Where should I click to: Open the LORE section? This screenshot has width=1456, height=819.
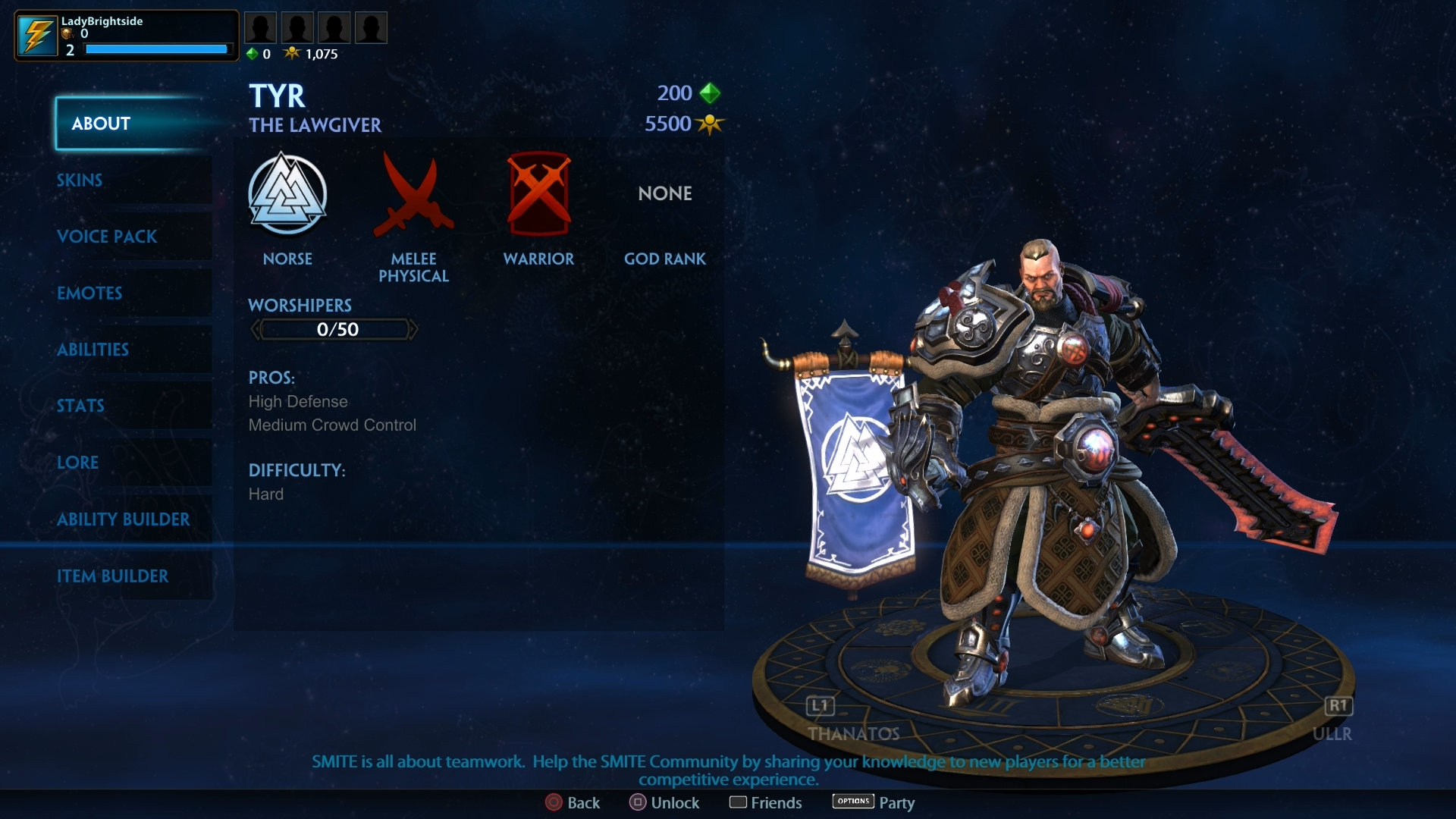[x=77, y=463]
